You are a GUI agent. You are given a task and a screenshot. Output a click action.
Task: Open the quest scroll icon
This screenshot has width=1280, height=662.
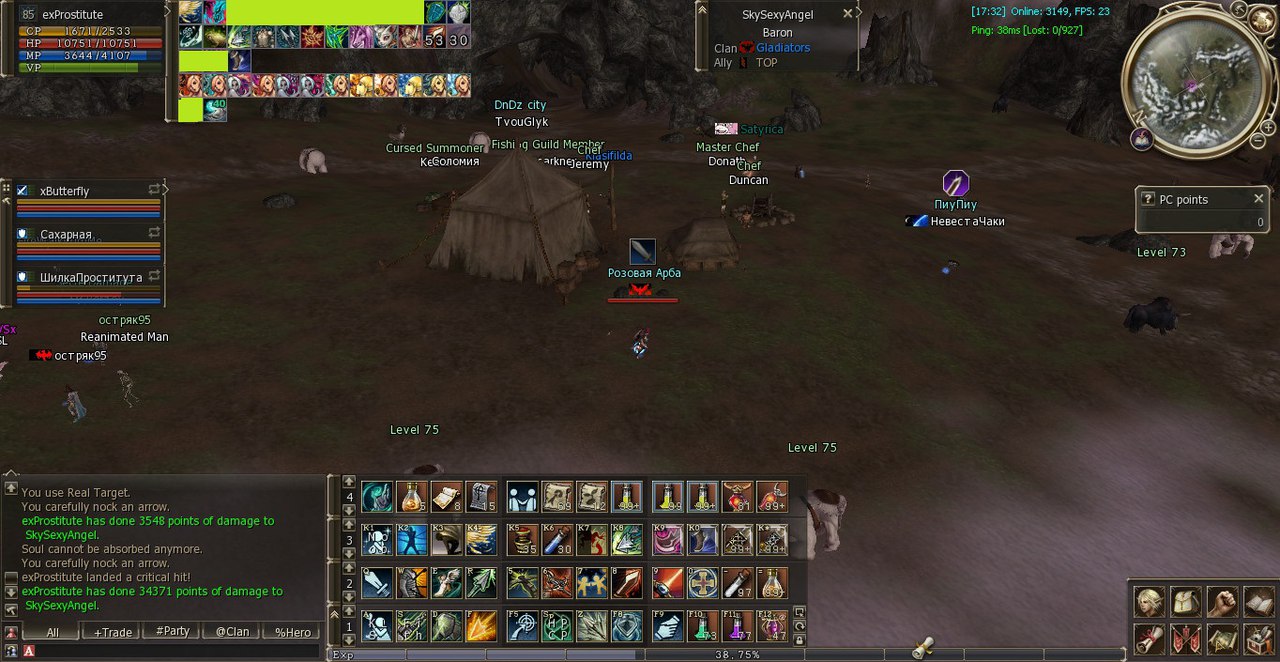pyautogui.click(x=1150, y=638)
